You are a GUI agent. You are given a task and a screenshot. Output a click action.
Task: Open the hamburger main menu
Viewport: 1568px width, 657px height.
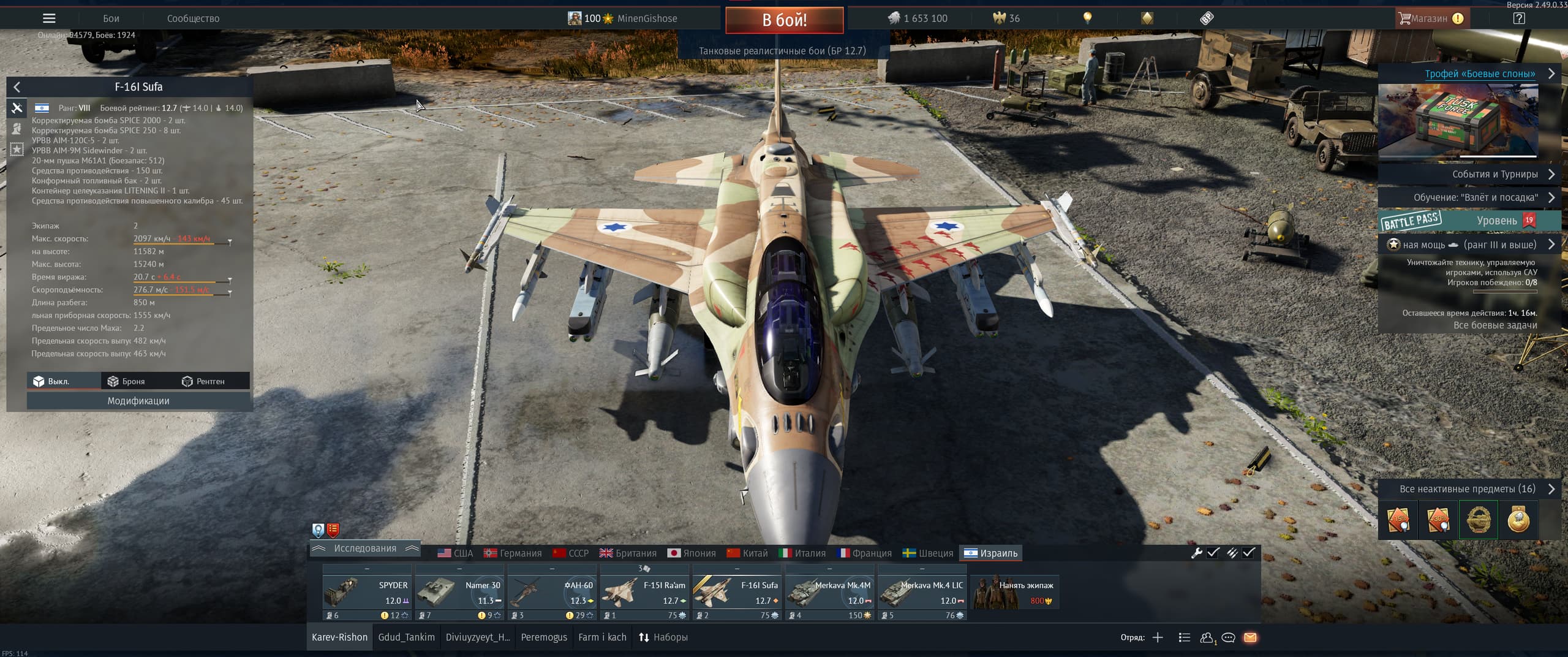pos(49,18)
